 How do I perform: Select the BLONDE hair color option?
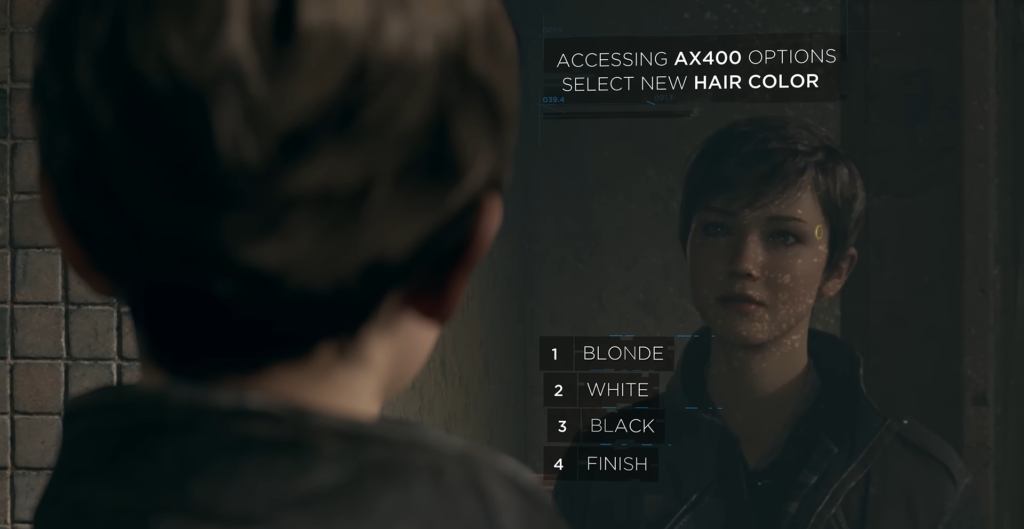point(622,353)
